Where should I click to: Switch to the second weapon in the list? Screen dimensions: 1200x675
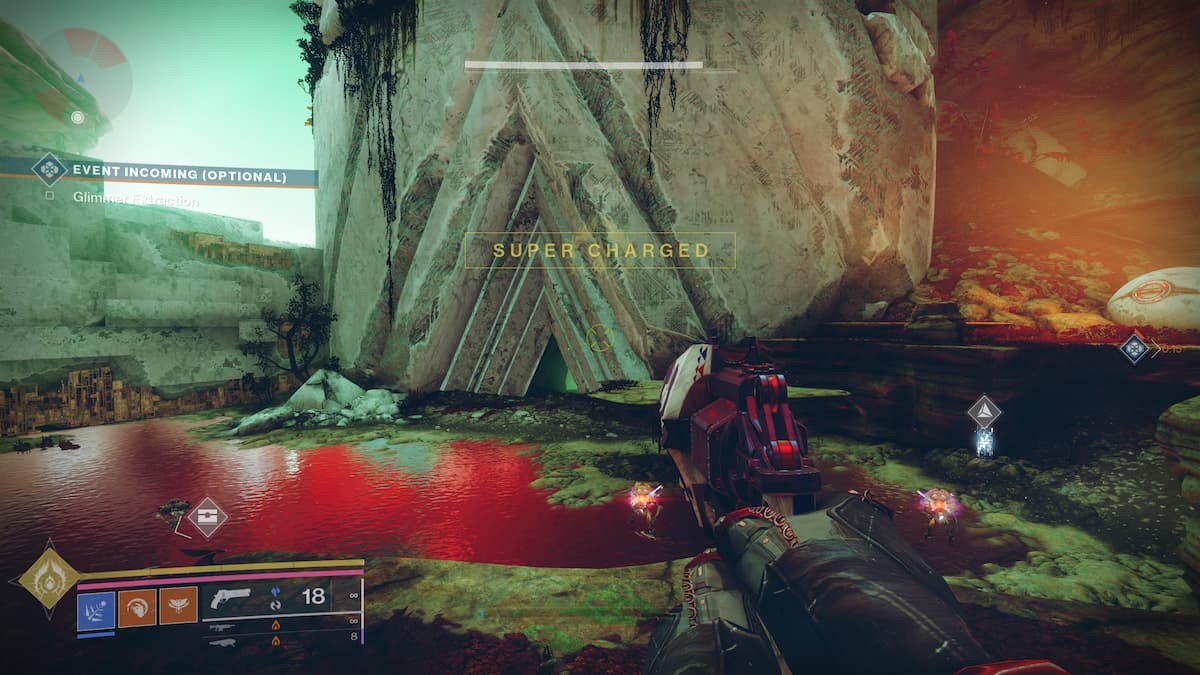coord(224,626)
